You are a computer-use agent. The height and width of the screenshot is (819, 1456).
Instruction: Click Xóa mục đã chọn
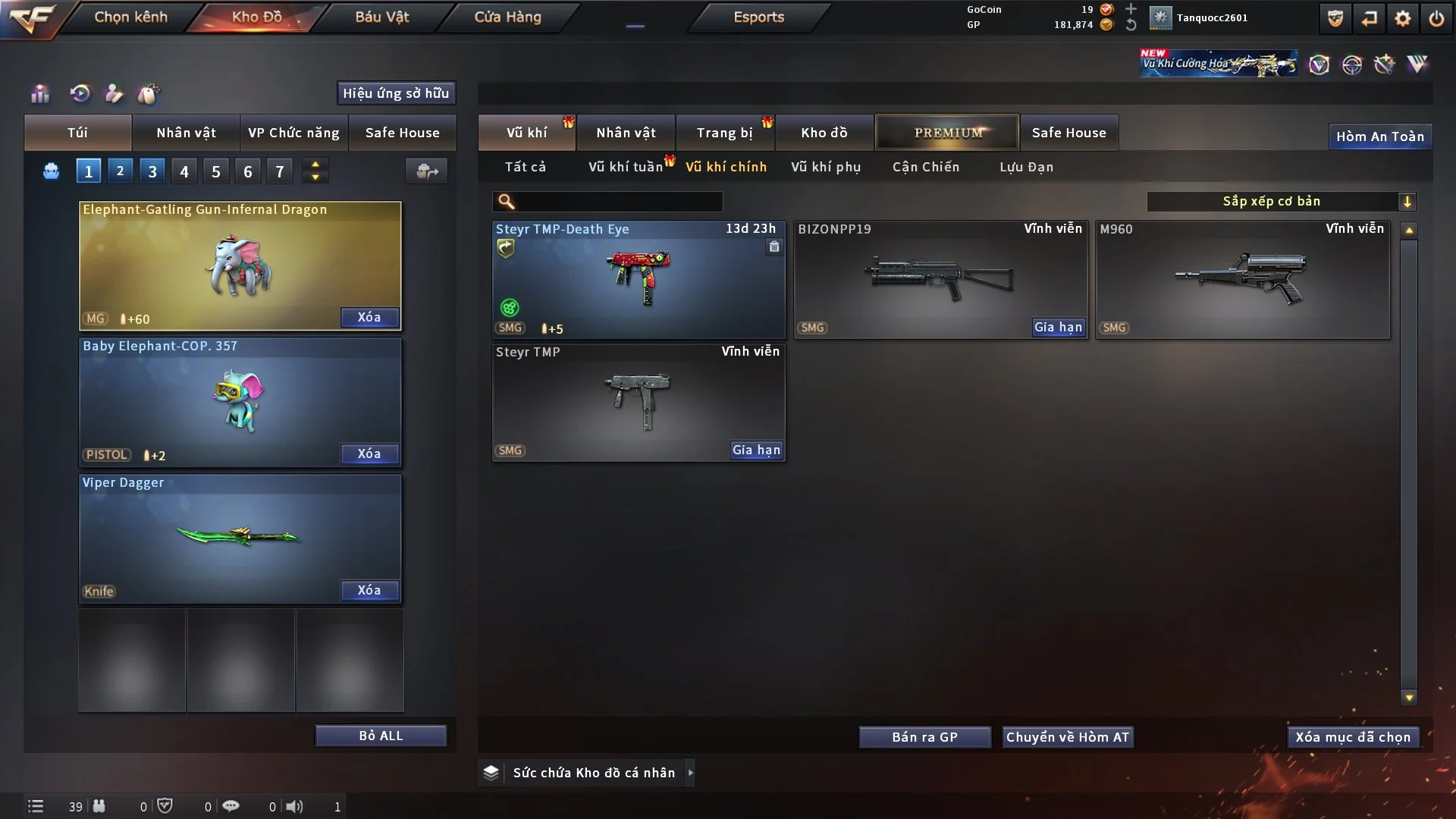pyautogui.click(x=1352, y=737)
